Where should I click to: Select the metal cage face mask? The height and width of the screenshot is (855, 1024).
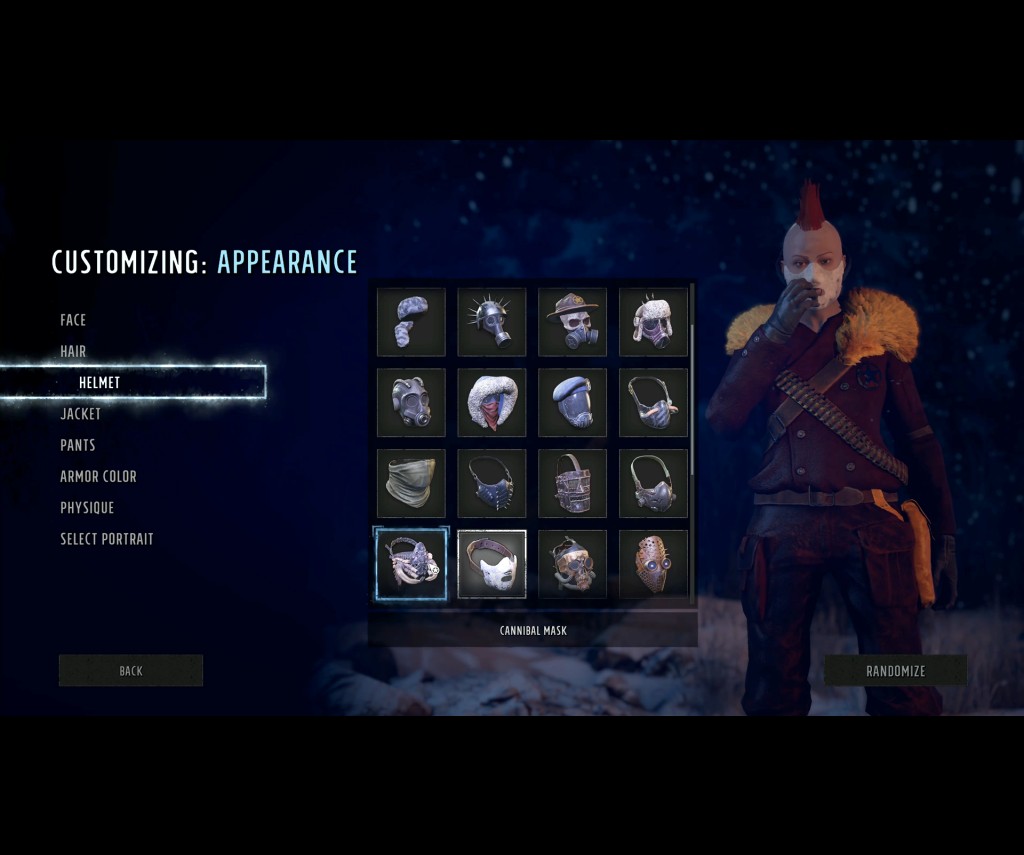coord(573,484)
